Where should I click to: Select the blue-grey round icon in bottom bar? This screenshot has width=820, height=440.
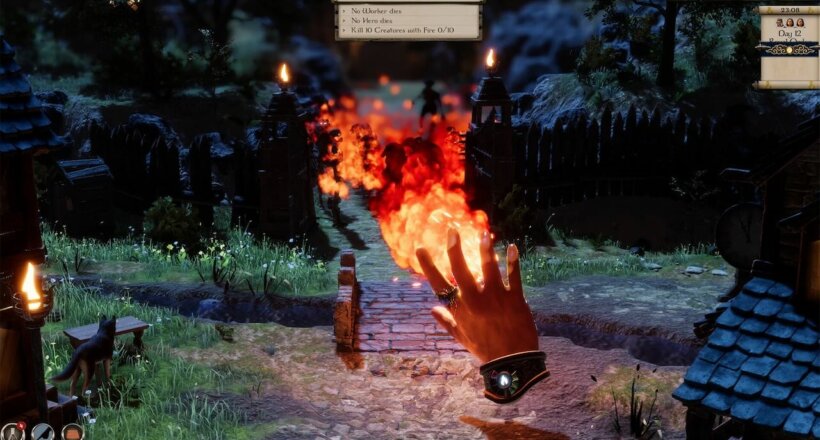click(x=42, y=432)
